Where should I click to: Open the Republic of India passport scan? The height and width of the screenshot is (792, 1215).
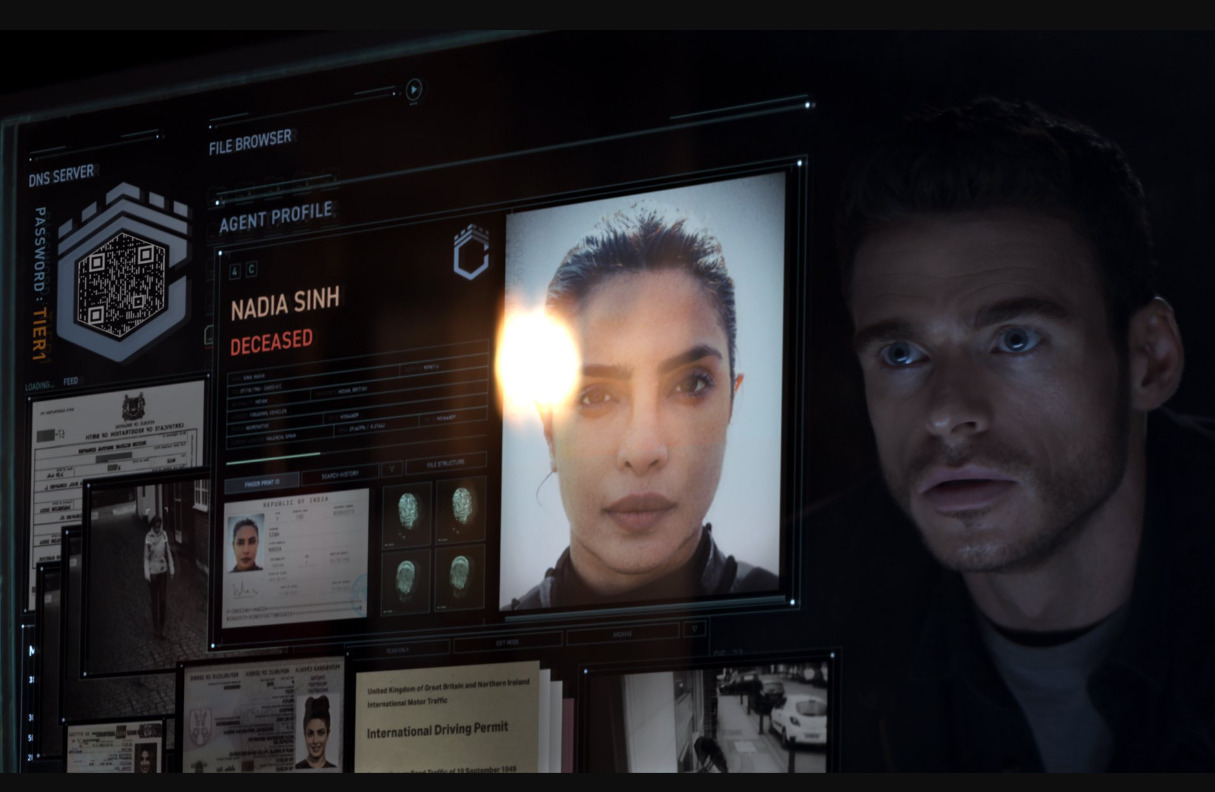coord(295,556)
